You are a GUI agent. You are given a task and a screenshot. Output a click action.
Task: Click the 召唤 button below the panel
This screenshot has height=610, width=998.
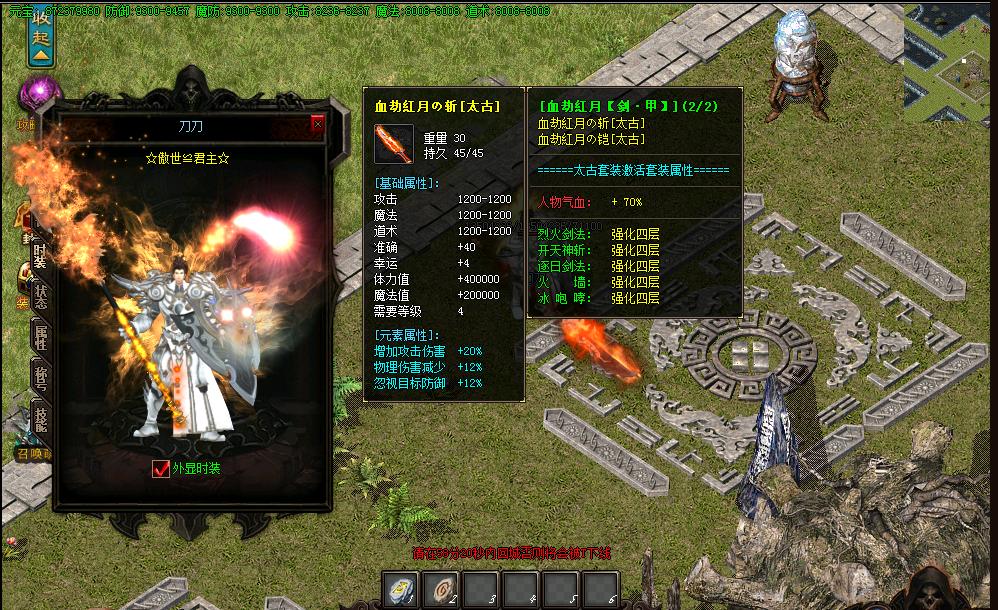pyautogui.click(x=35, y=453)
